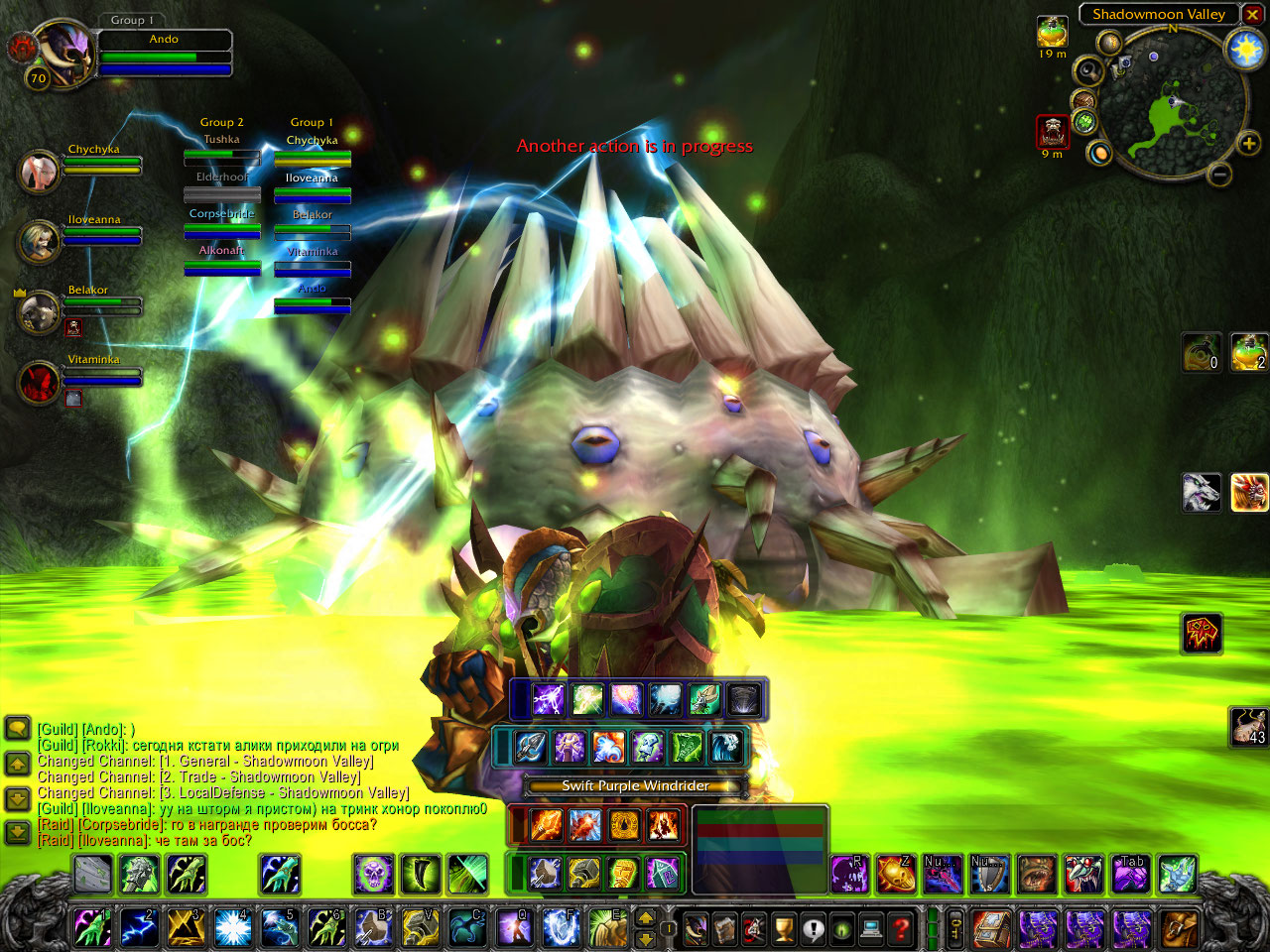The height and width of the screenshot is (952, 1270).
Task: Target Iloveanna from the party frames
Action: (40, 241)
